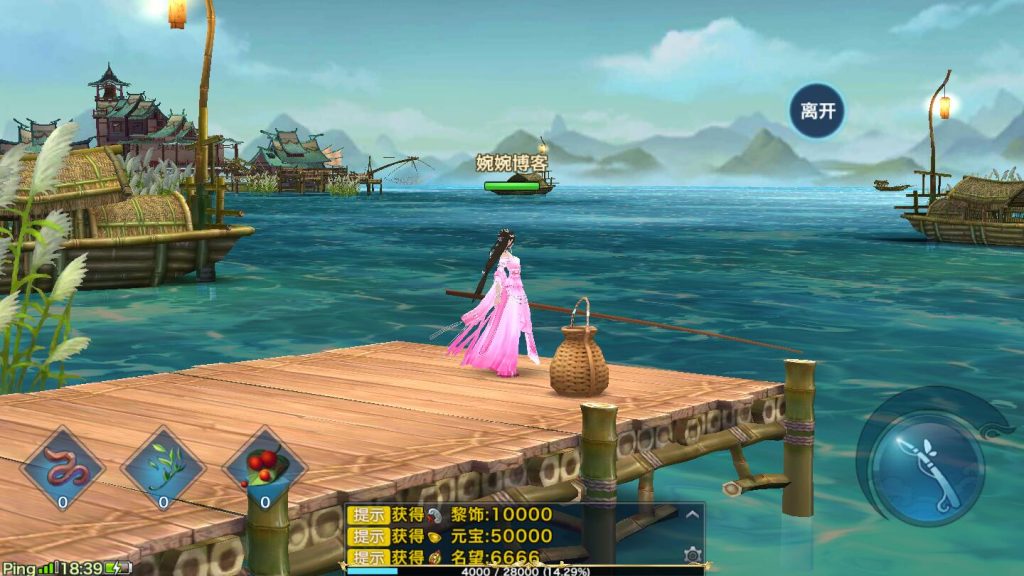The width and height of the screenshot is (1024, 576).
Task: Open chat settings via the gear icon
Action: coord(692,553)
